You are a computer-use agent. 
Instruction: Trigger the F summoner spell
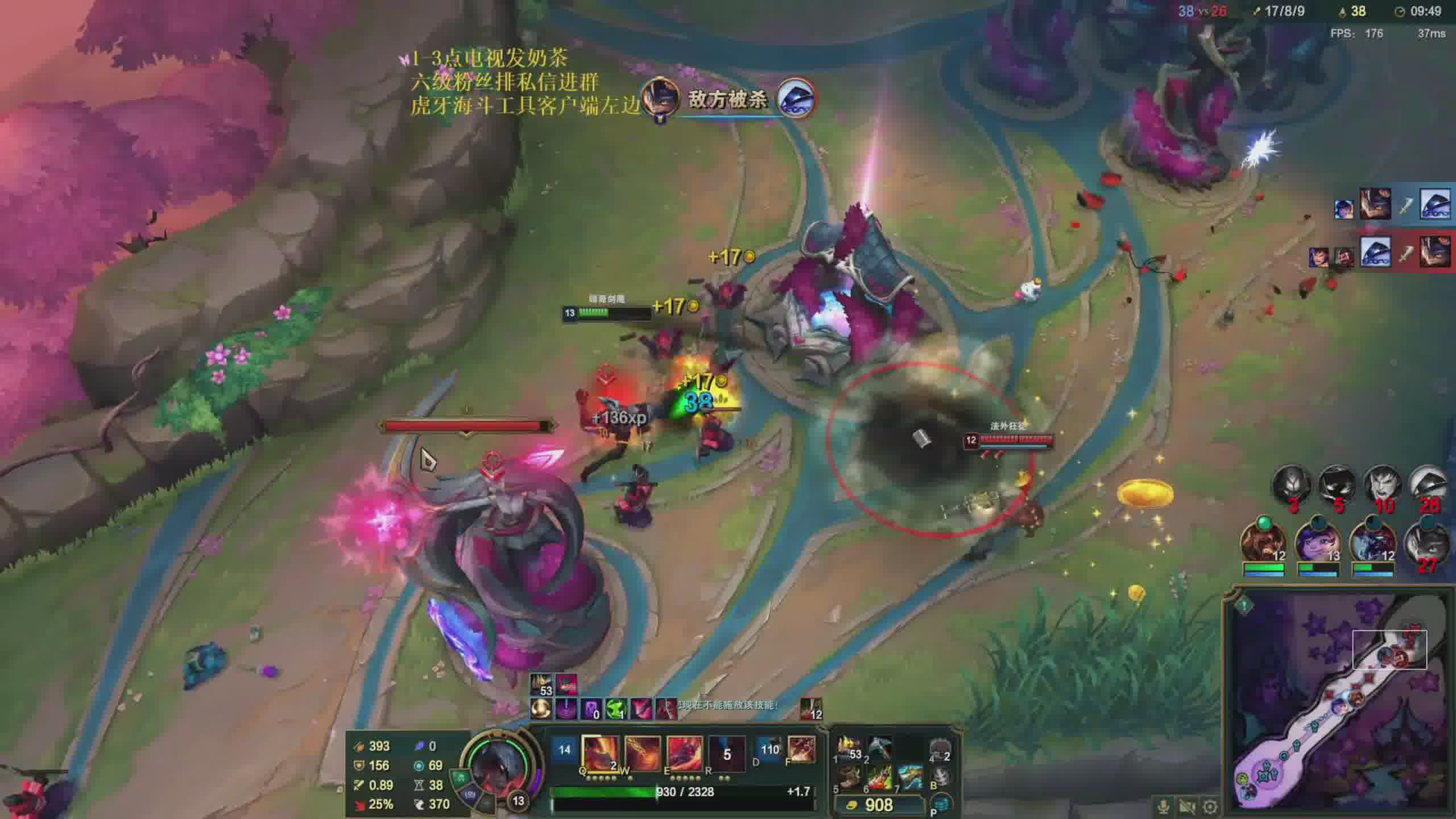[x=801, y=750]
